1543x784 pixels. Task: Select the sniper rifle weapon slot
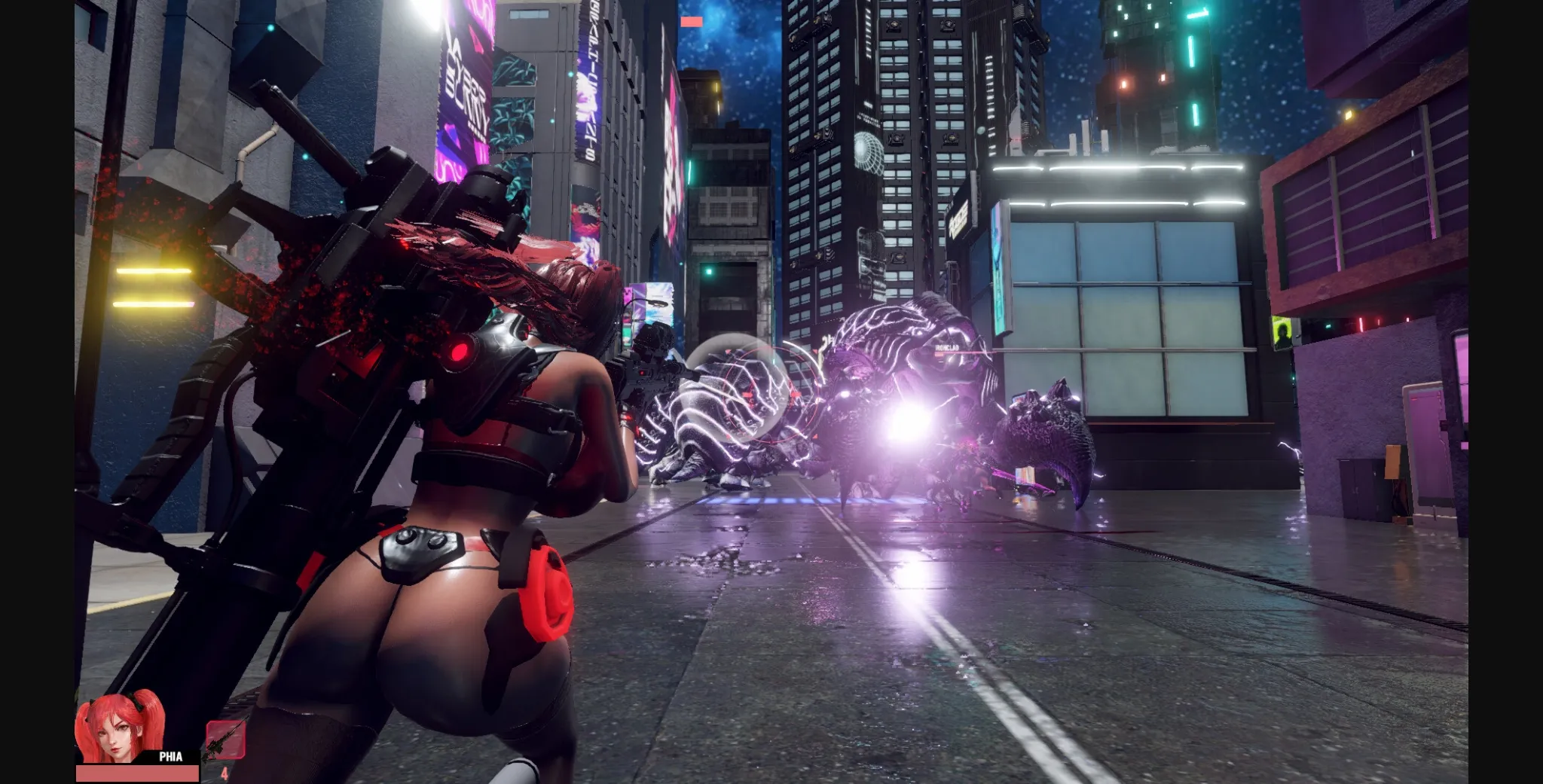click(x=226, y=739)
